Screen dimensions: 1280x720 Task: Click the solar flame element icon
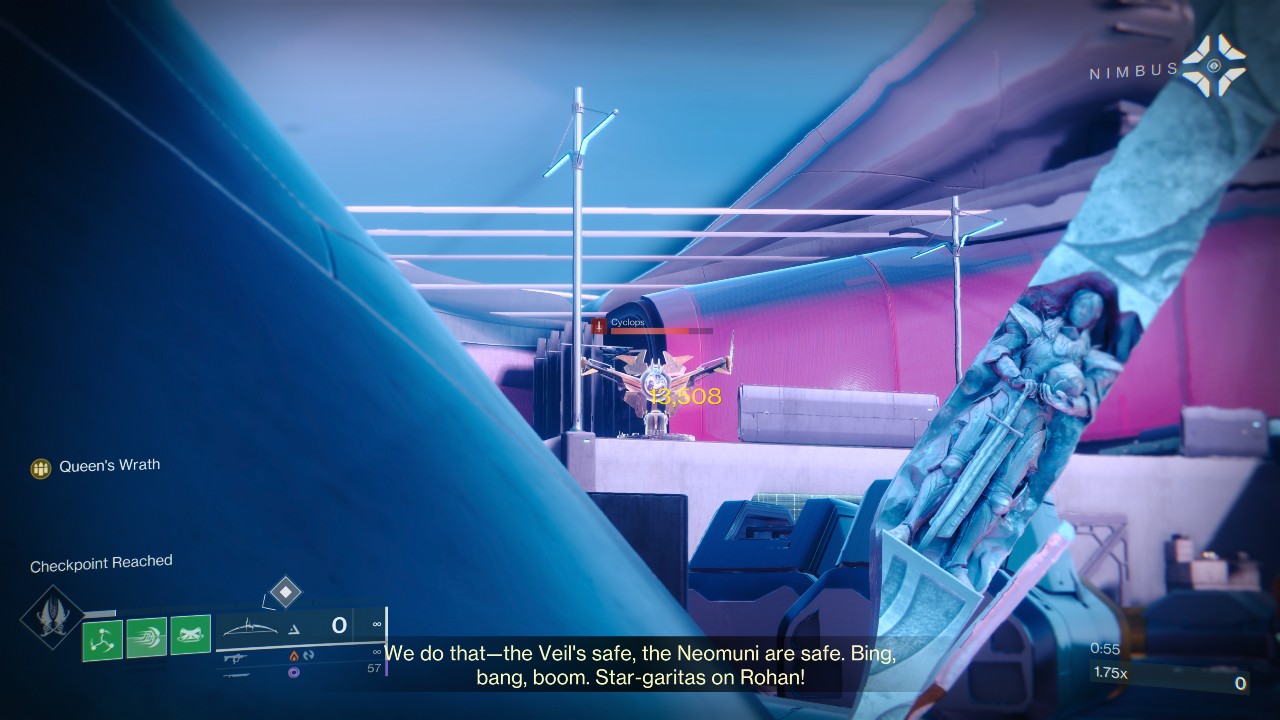tap(294, 657)
